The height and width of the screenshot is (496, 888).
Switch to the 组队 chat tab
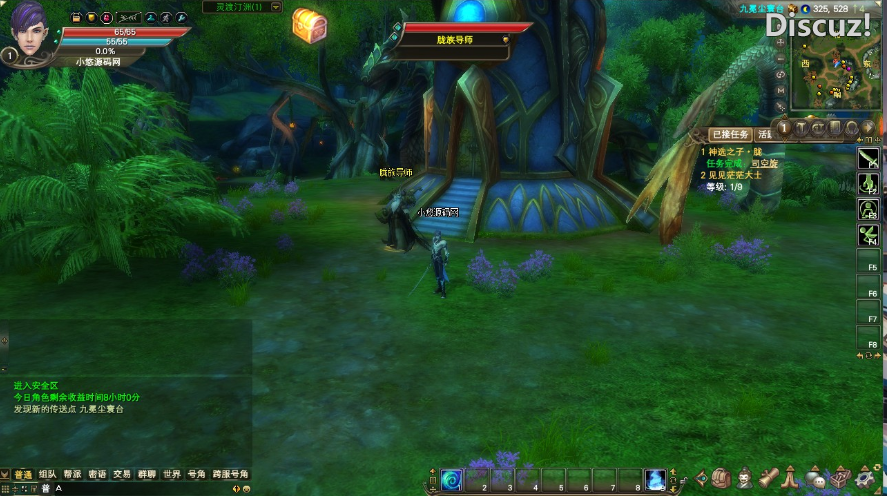48,474
